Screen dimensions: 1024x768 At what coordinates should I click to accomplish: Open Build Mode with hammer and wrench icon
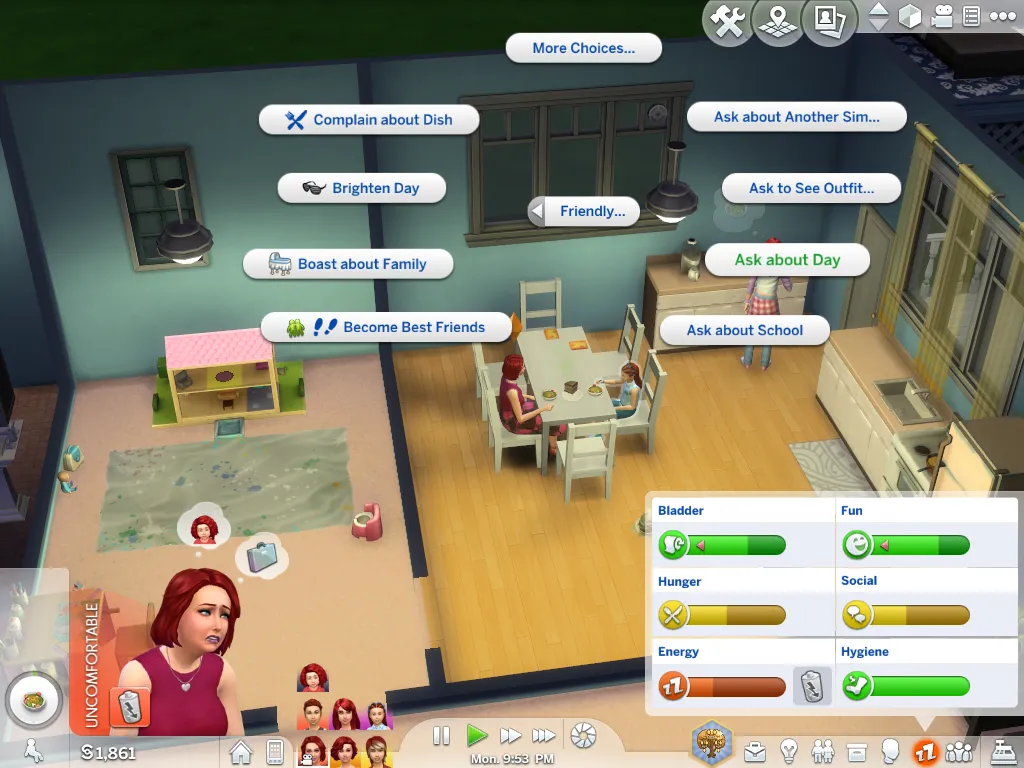729,21
